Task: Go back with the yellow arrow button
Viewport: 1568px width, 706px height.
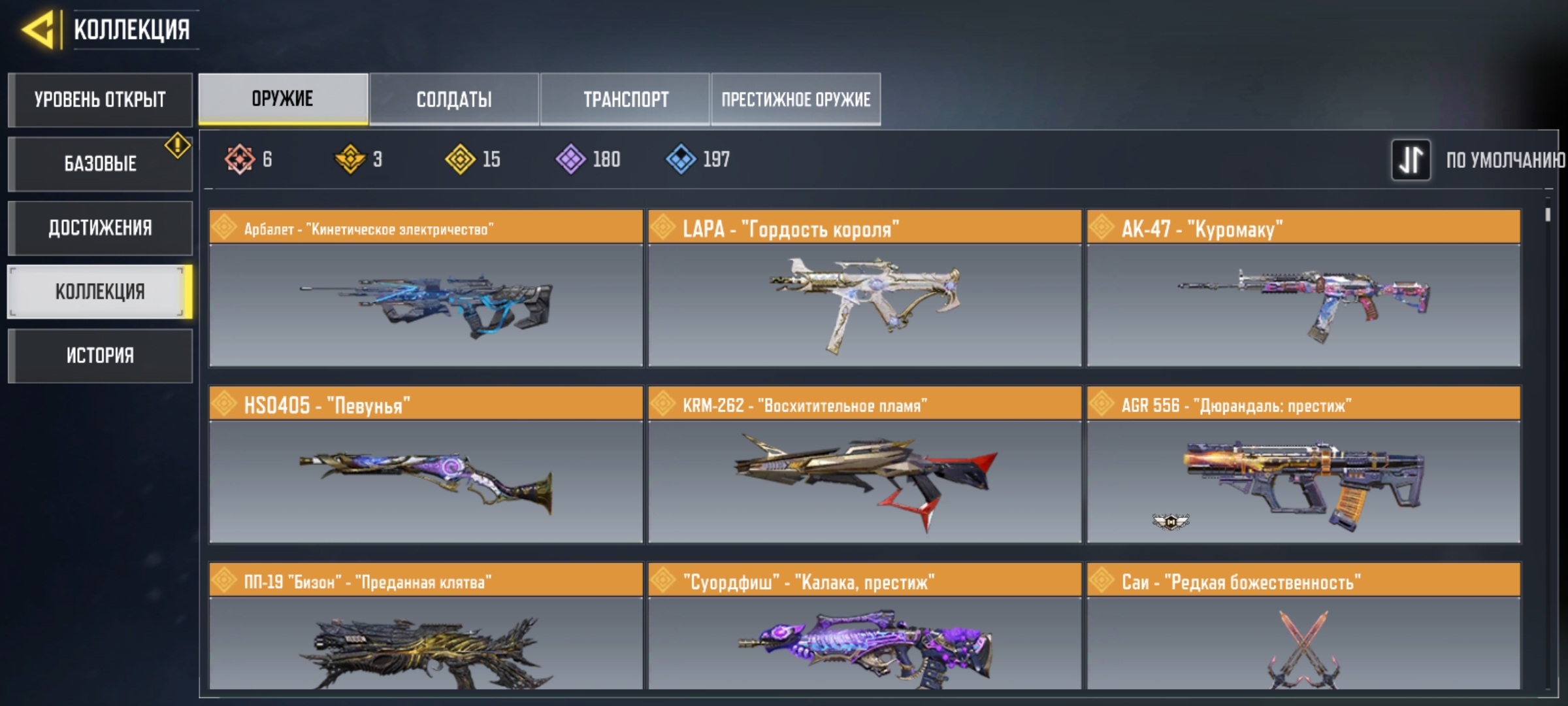Action: click(x=38, y=30)
